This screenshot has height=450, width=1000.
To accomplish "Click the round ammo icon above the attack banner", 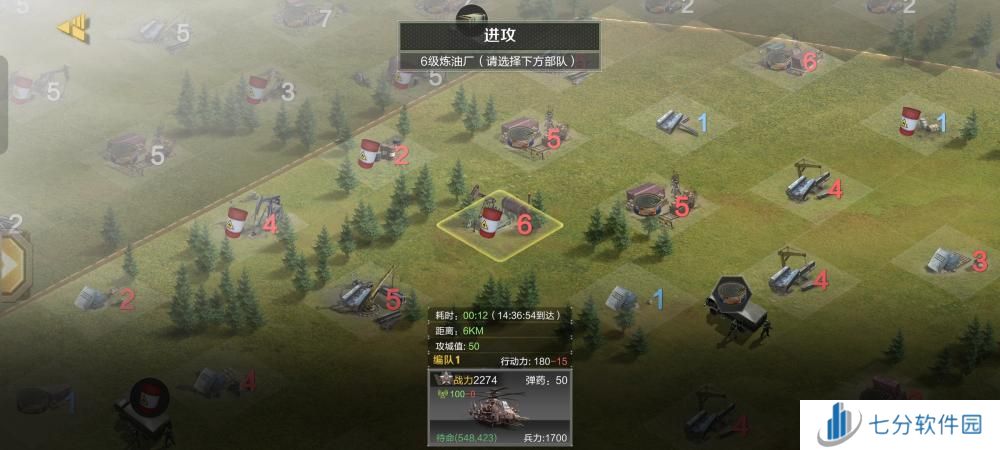I will tap(470, 14).
